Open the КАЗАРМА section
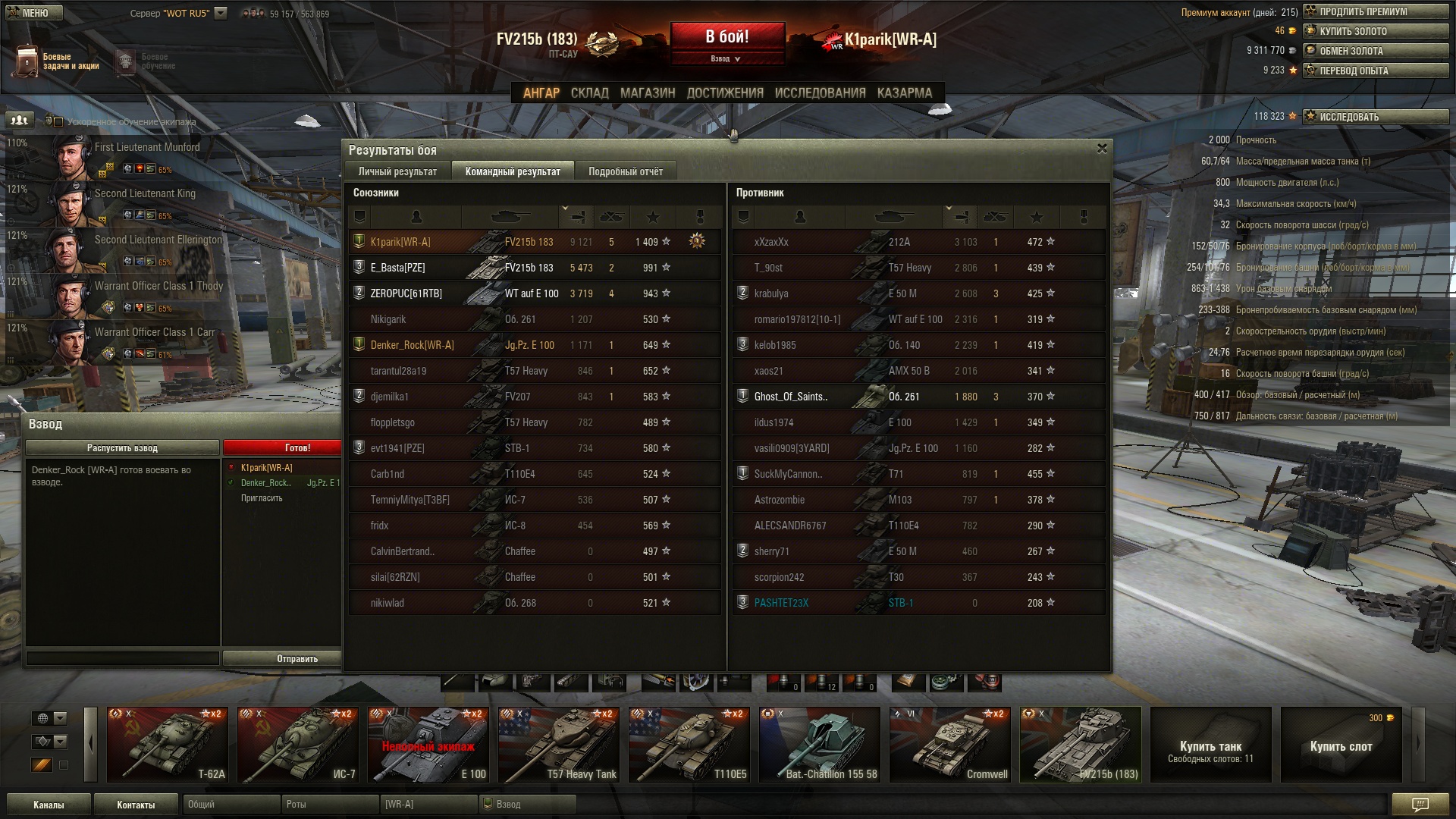The width and height of the screenshot is (1456, 819). (x=904, y=93)
